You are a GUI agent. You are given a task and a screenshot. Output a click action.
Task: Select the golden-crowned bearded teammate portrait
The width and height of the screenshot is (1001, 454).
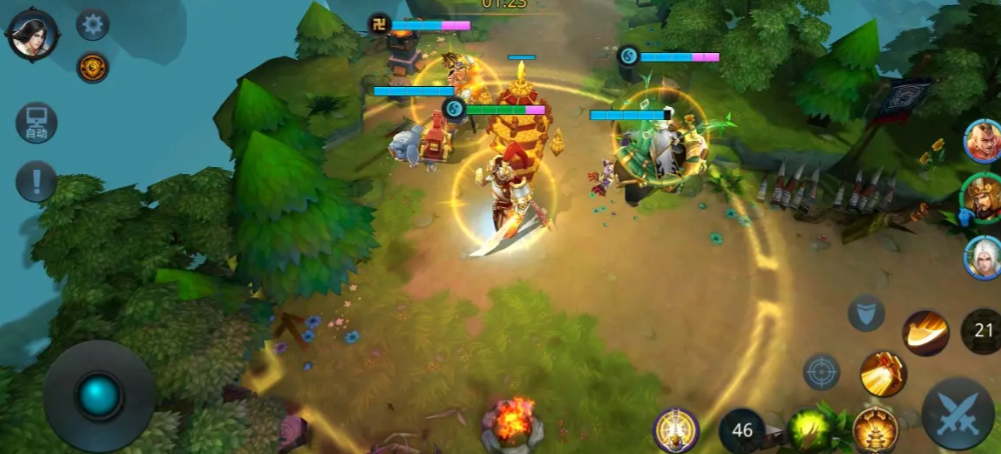pos(981,199)
